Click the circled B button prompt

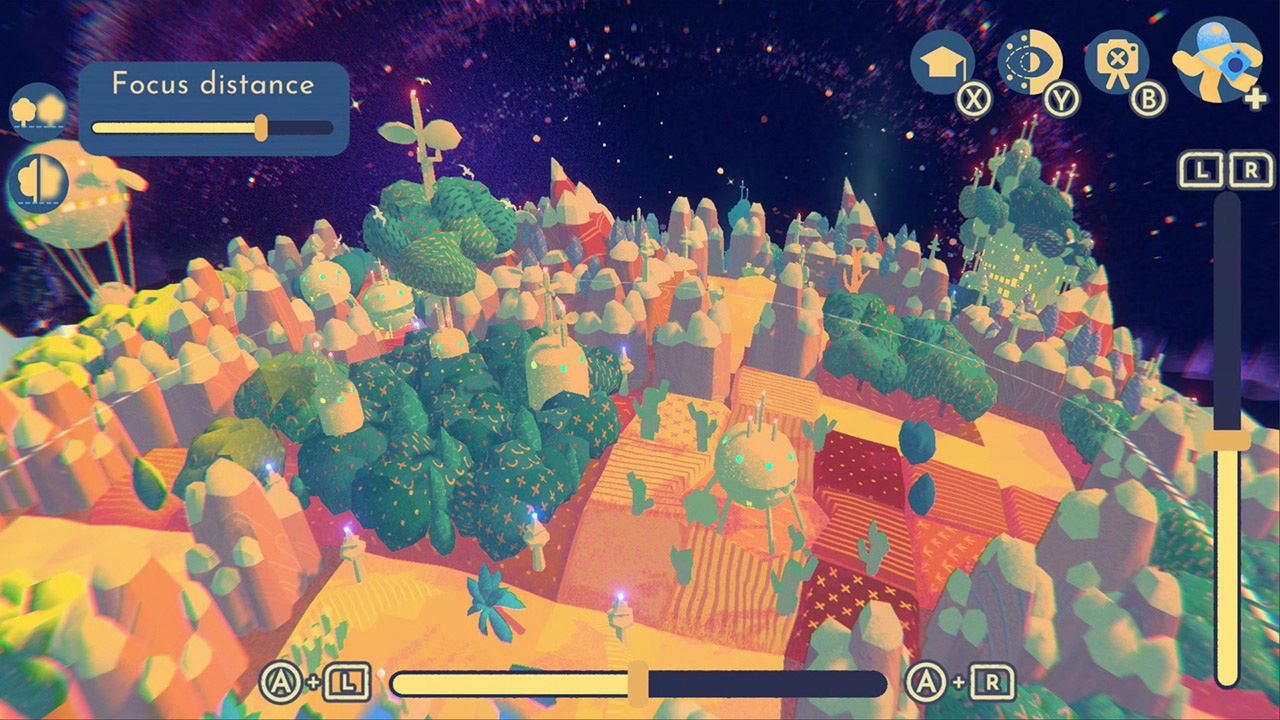[x=1148, y=98]
